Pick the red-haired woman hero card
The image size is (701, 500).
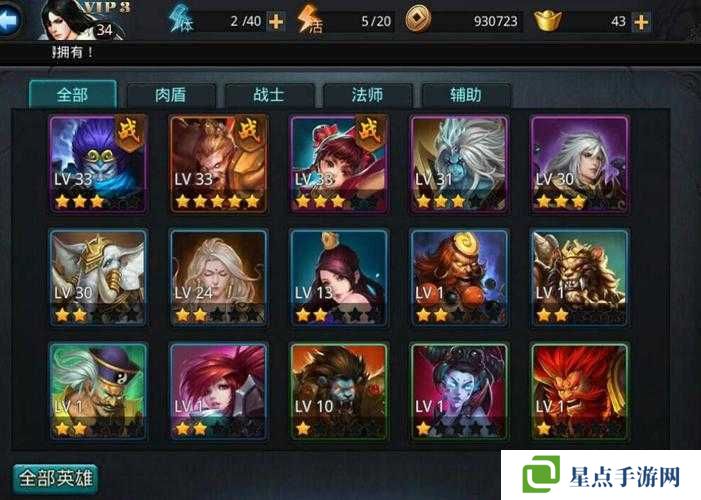click(x=218, y=390)
